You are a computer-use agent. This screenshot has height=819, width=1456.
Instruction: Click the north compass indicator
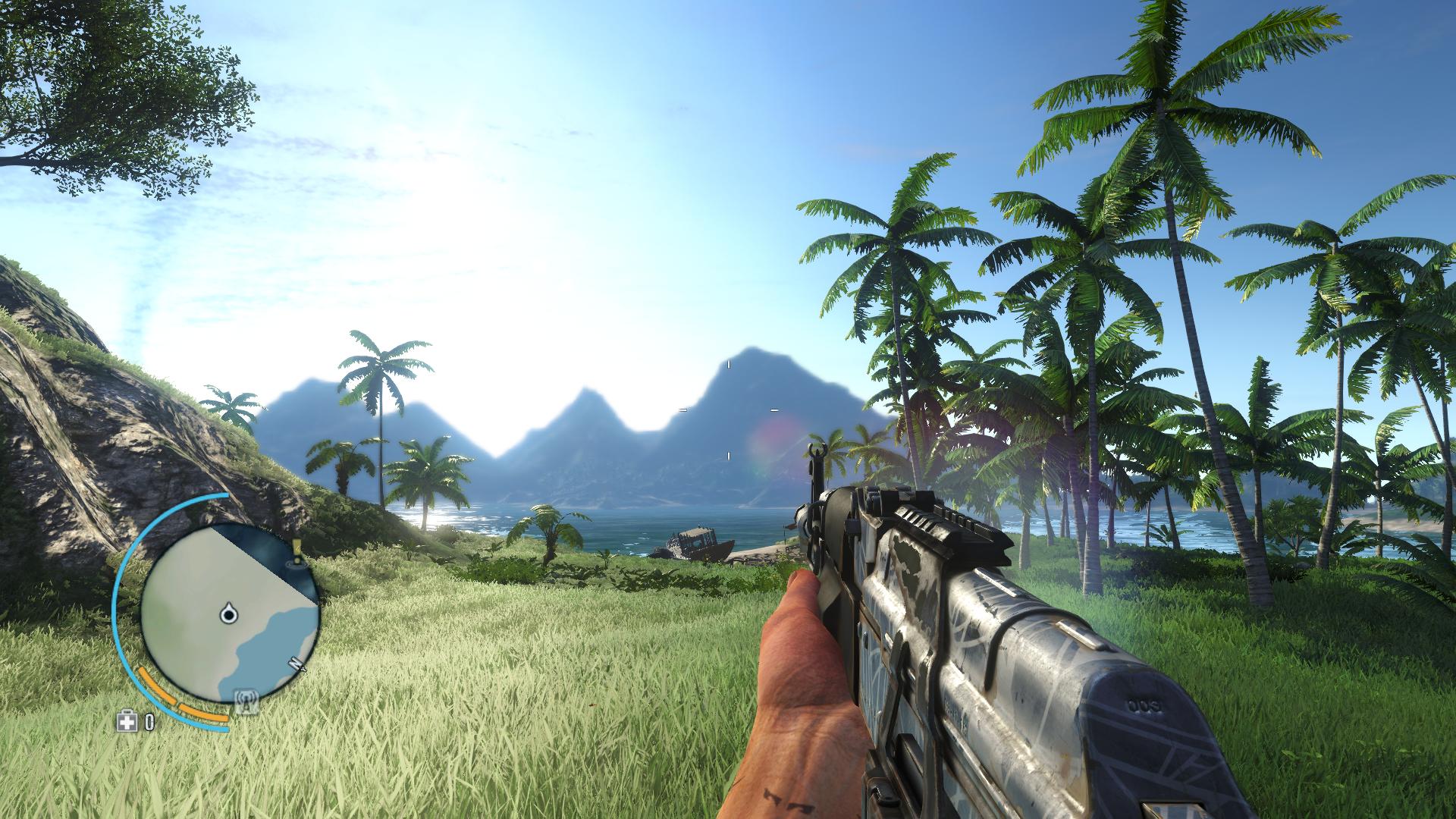297,664
